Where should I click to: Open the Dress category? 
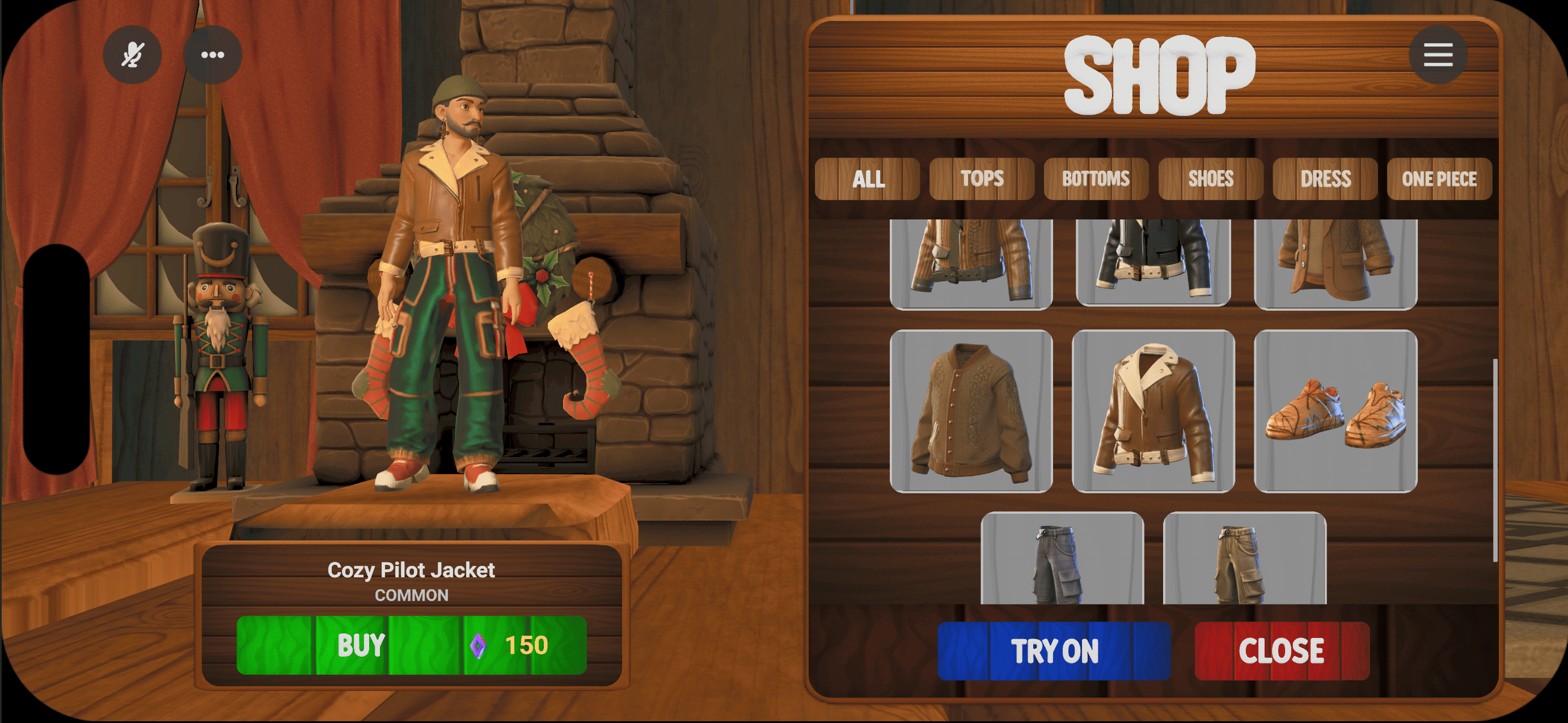[1325, 179]
